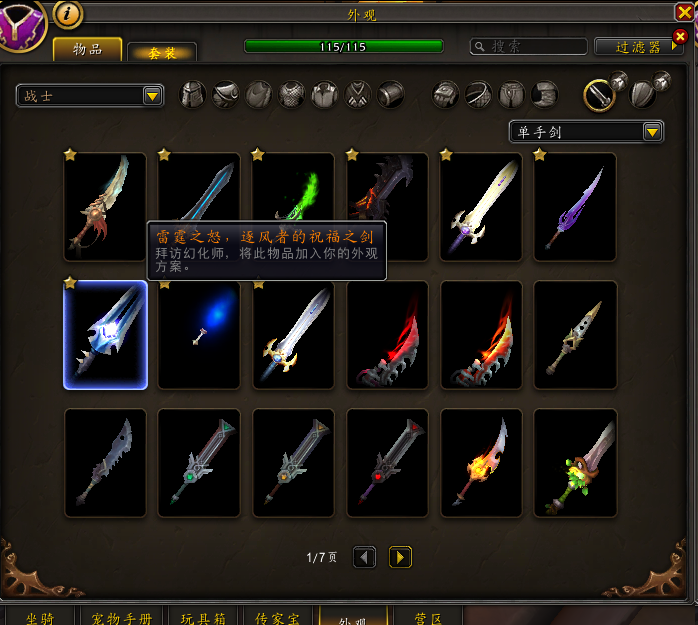Go to the previous appearance page
Image resolution: width=698 pixels, height=625 pixels.
365,557
